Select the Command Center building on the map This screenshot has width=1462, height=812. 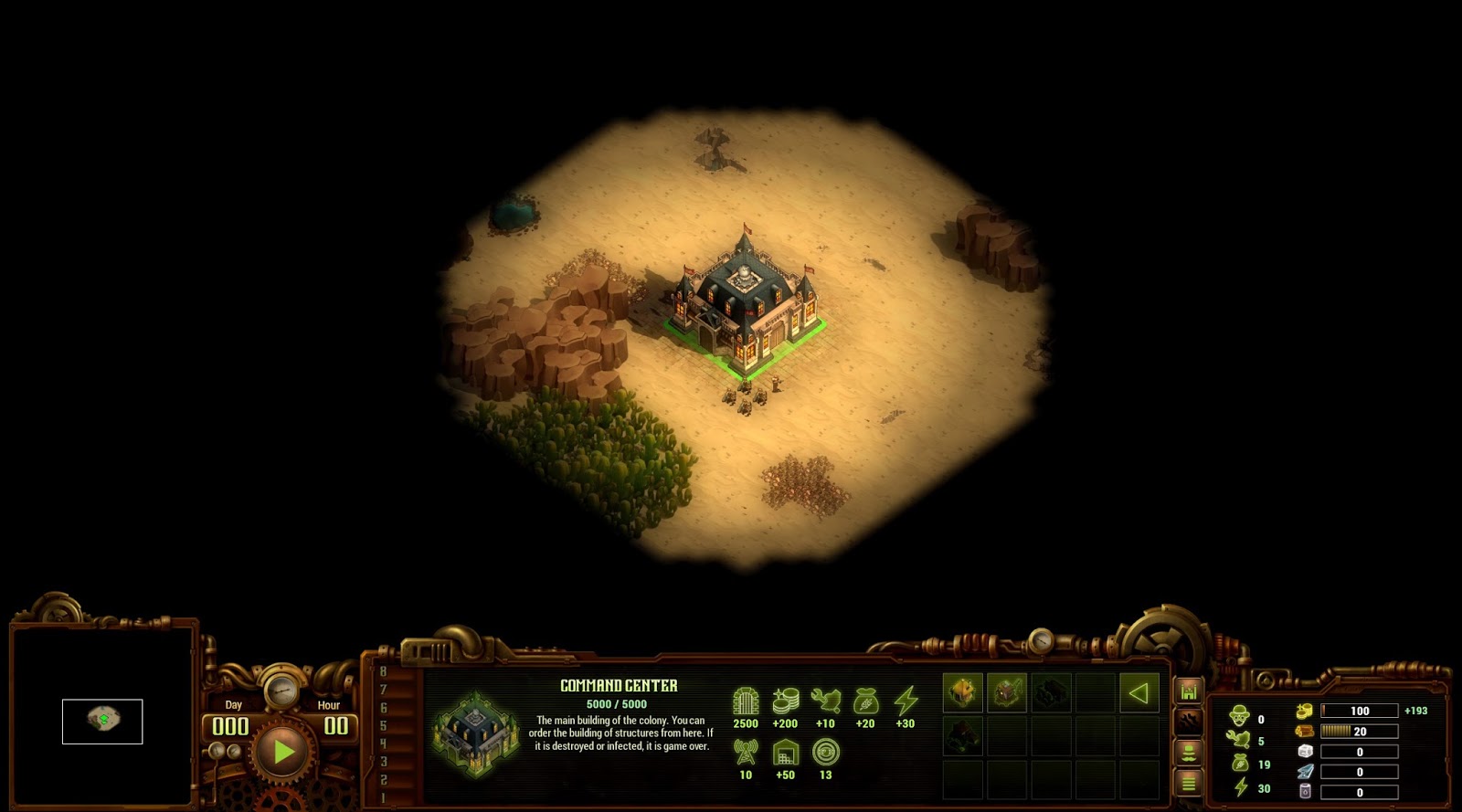pos(745,303)
